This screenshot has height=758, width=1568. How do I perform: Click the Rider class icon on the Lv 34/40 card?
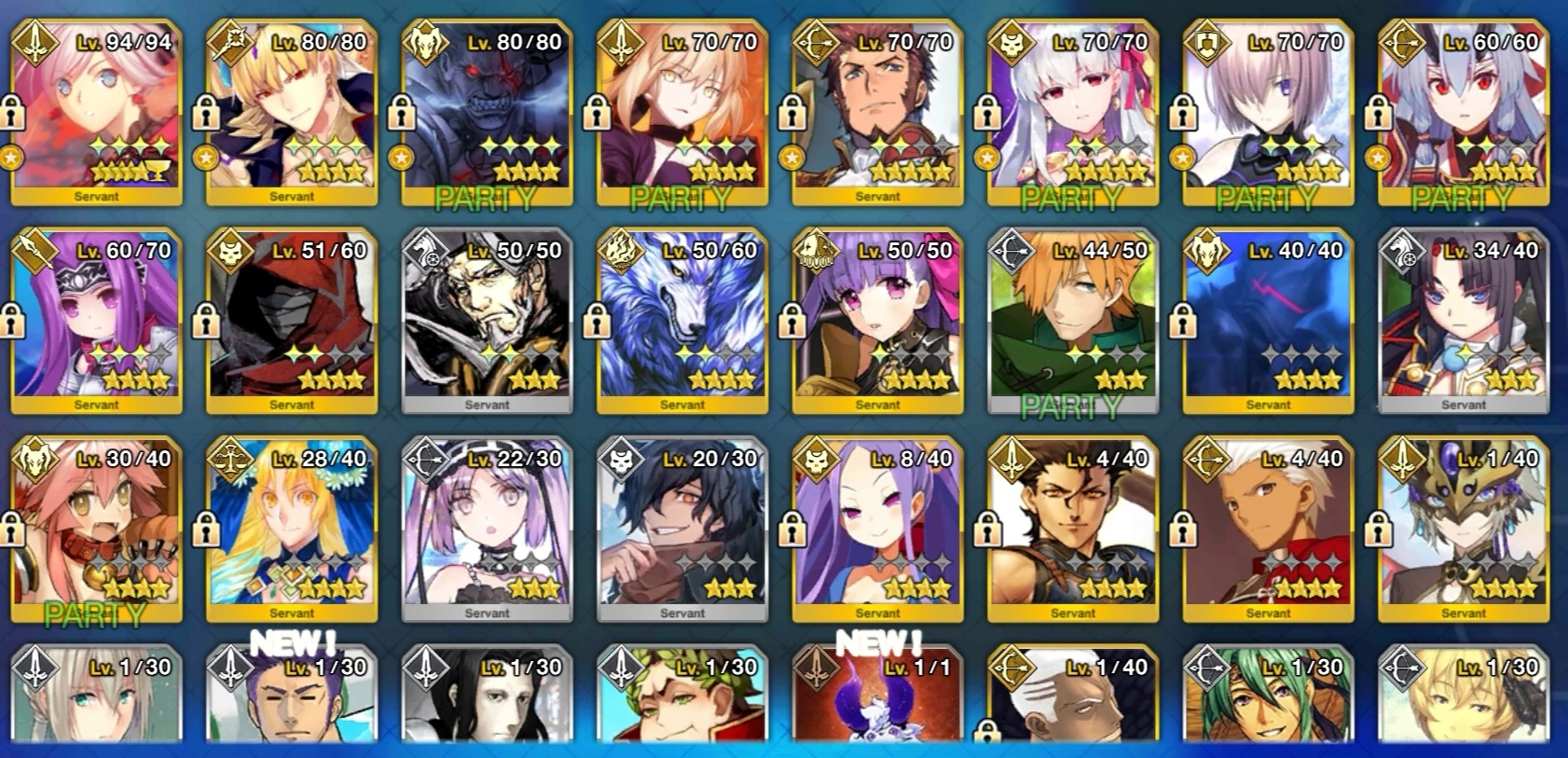(1402, 252)
